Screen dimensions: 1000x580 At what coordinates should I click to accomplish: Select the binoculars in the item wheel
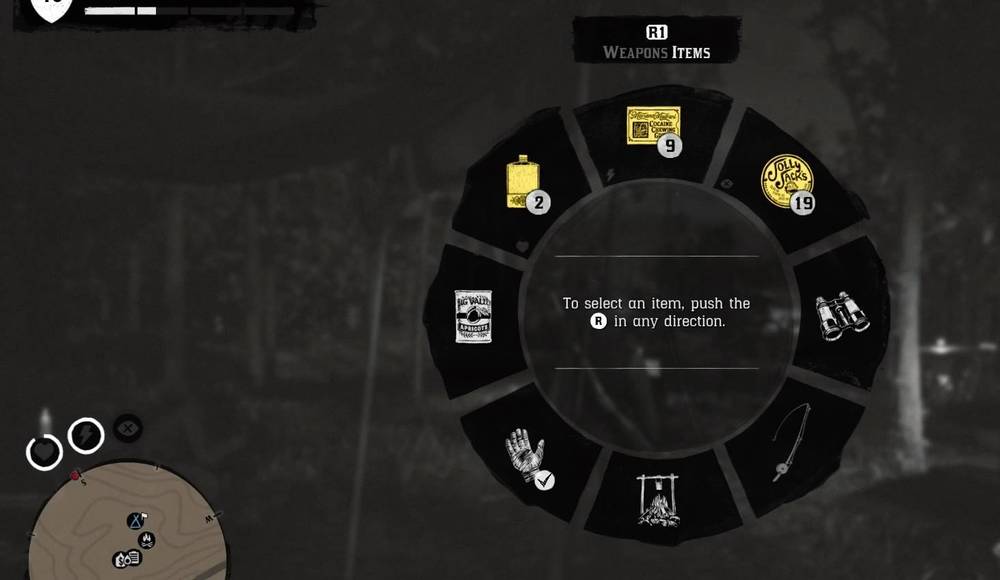841,317
